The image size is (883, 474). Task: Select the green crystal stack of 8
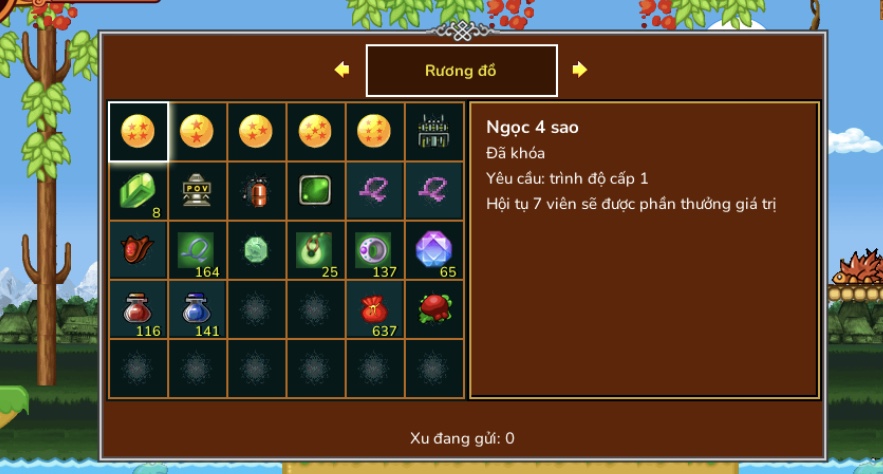138,190
